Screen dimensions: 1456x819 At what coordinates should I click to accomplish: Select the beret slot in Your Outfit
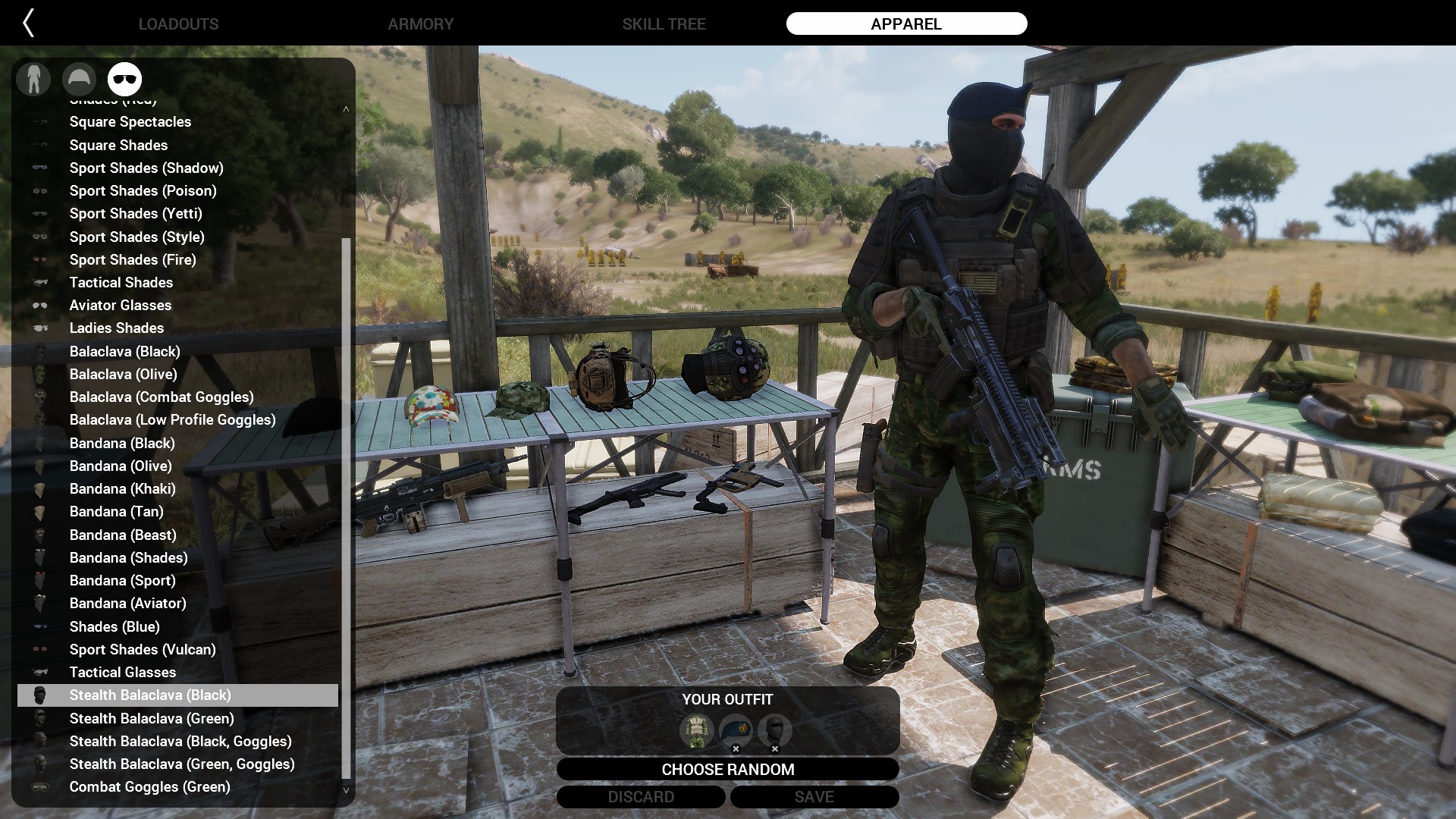point(735,730)
